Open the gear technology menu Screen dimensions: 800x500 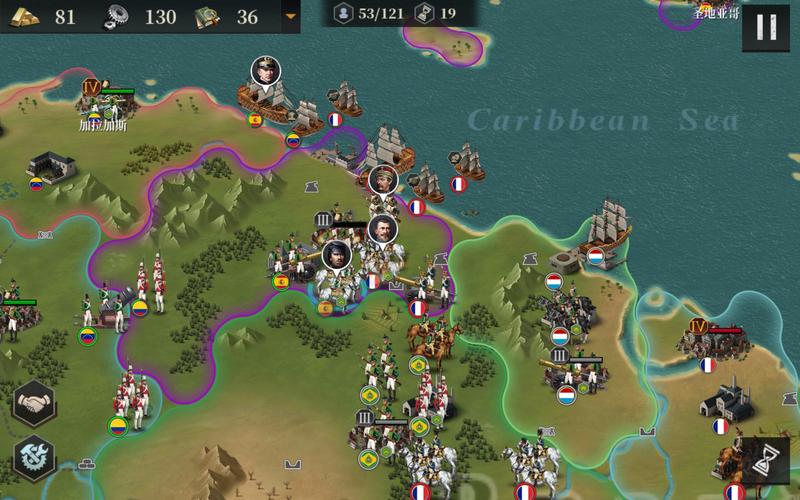point(35,459)
